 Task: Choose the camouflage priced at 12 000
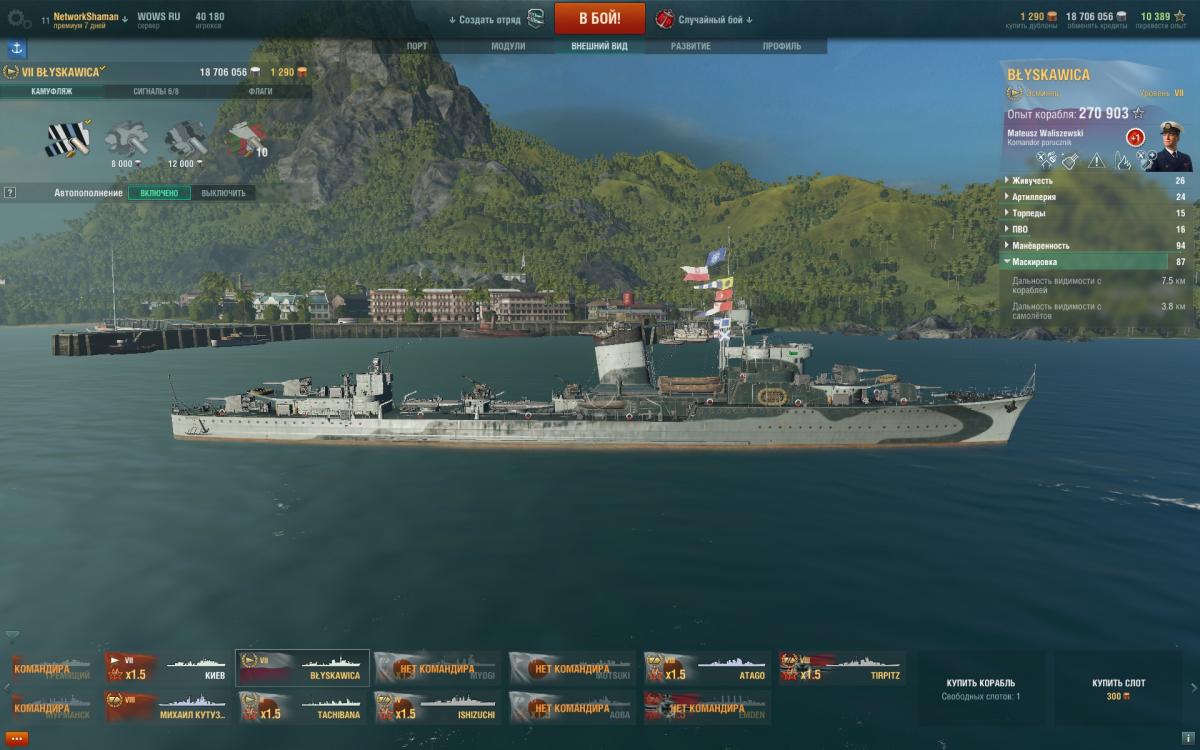click(184, 140)
